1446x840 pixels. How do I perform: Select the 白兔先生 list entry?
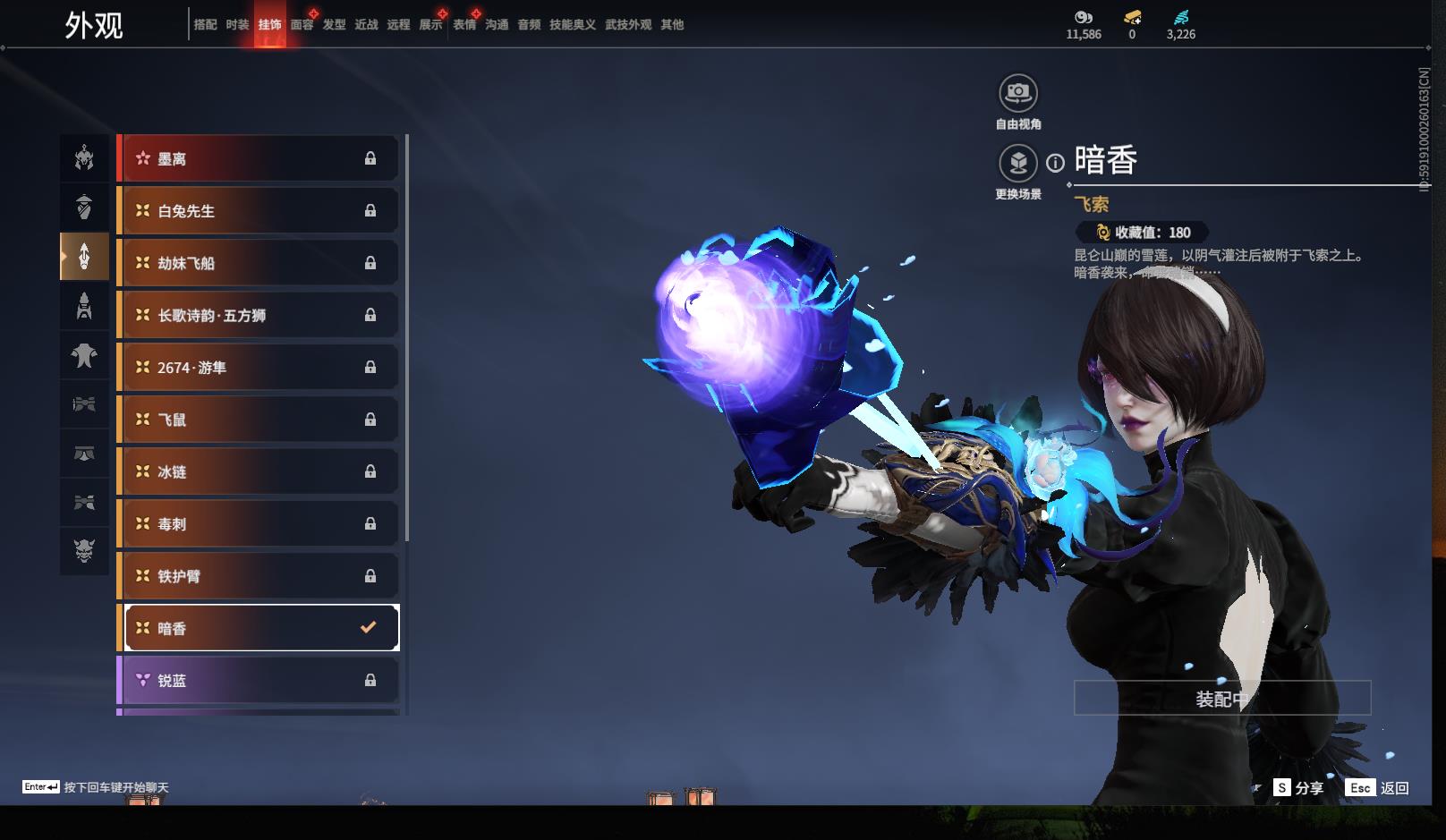tap(258, 211)
